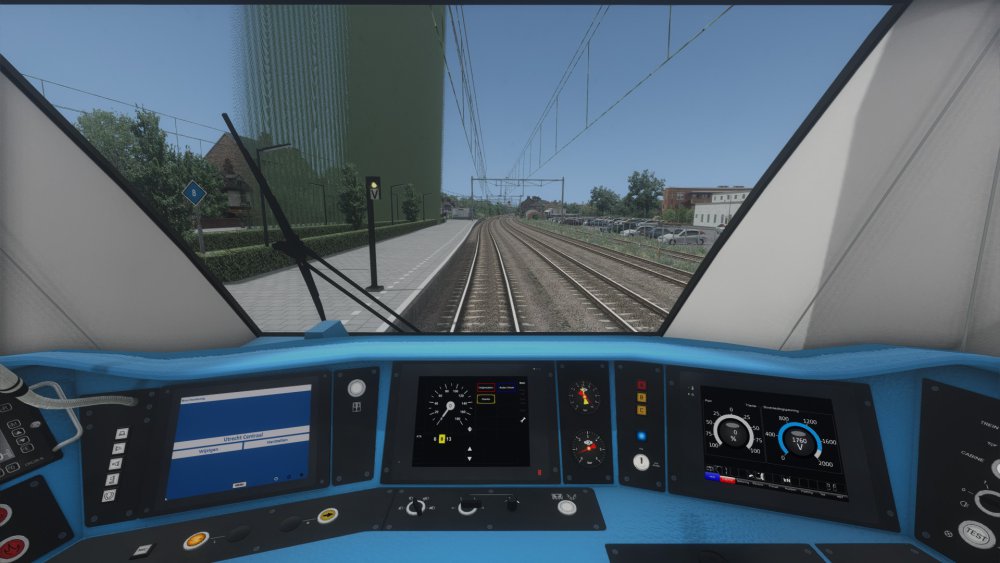Select the orange B square button
The width and height of the screenshot is (1000, 563).
click(x=641, y=397)
